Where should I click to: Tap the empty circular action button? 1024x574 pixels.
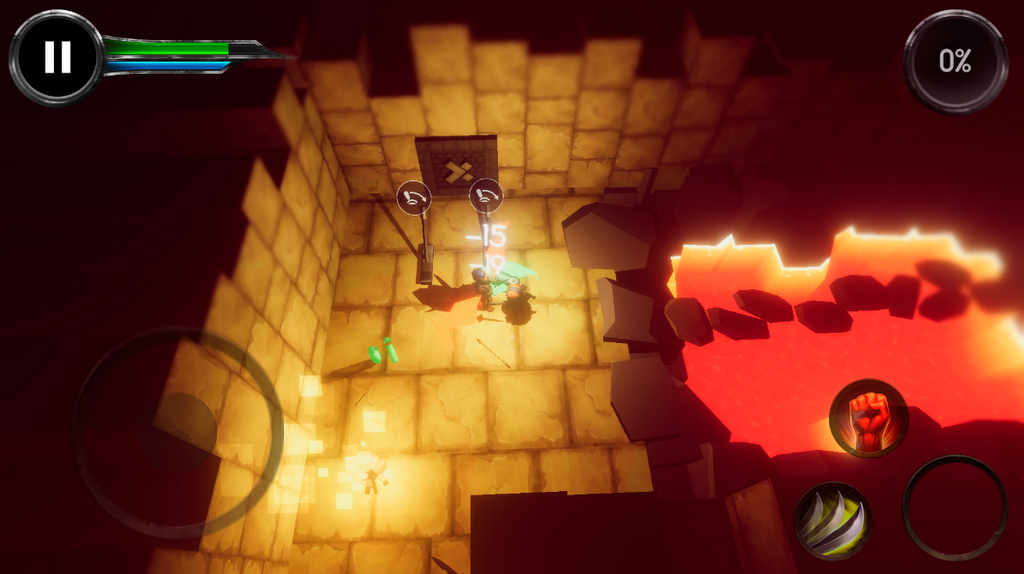click(x=954, y=508)
